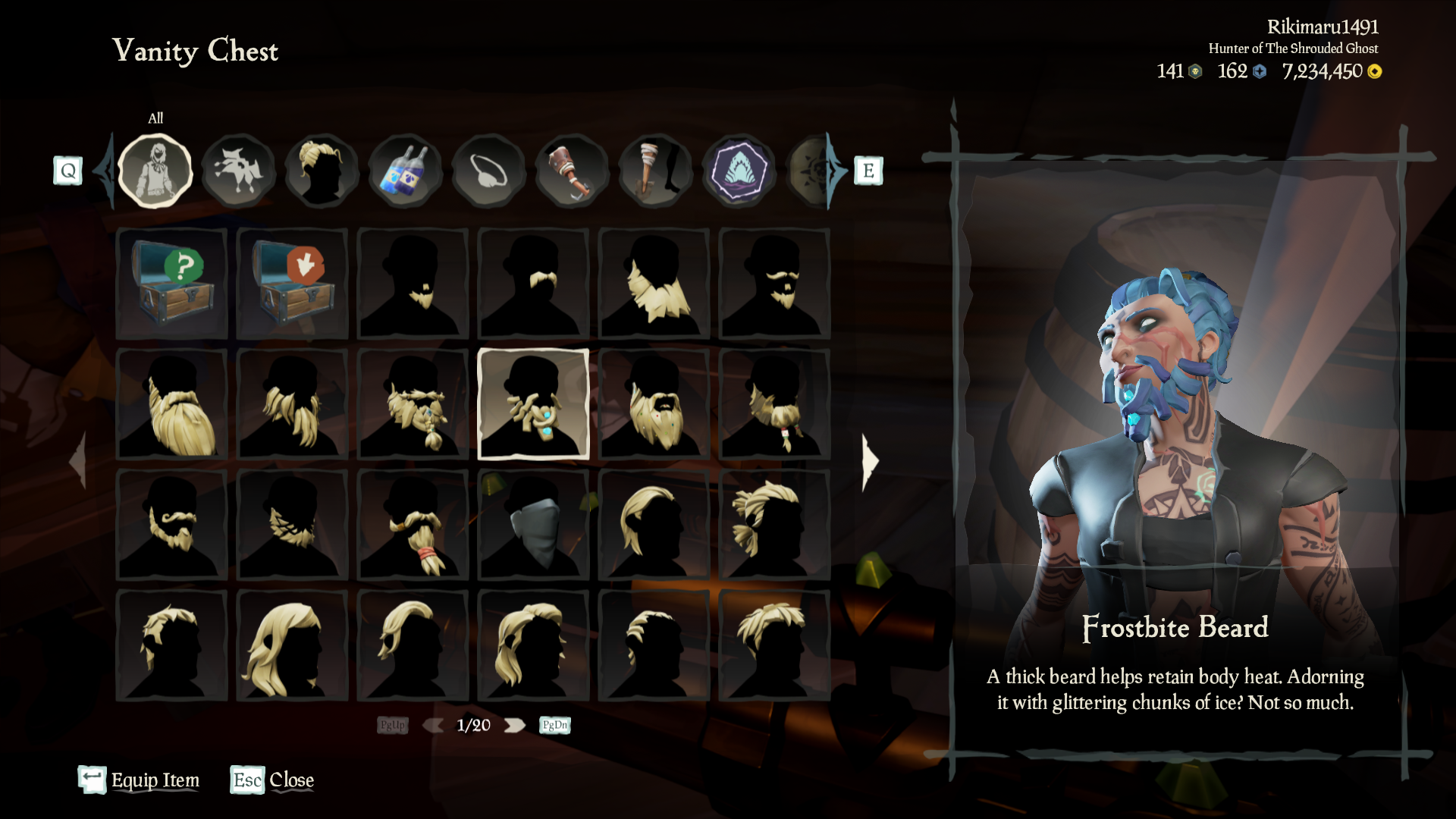Select the save outfit chest with arrow
Screen dimensions: 1456x819
292,284
